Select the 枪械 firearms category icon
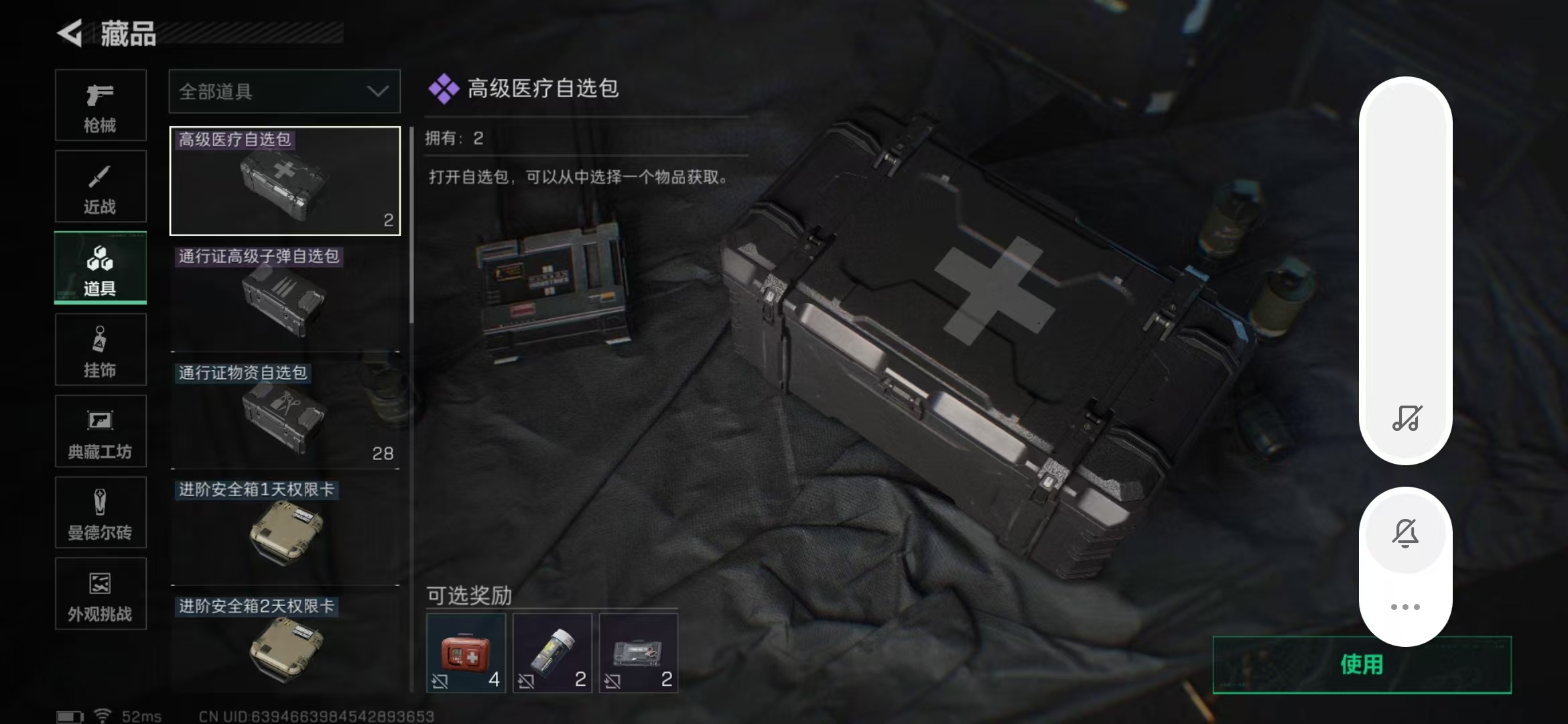Viewport: 1568px width, 724px height. click(100, 106)
